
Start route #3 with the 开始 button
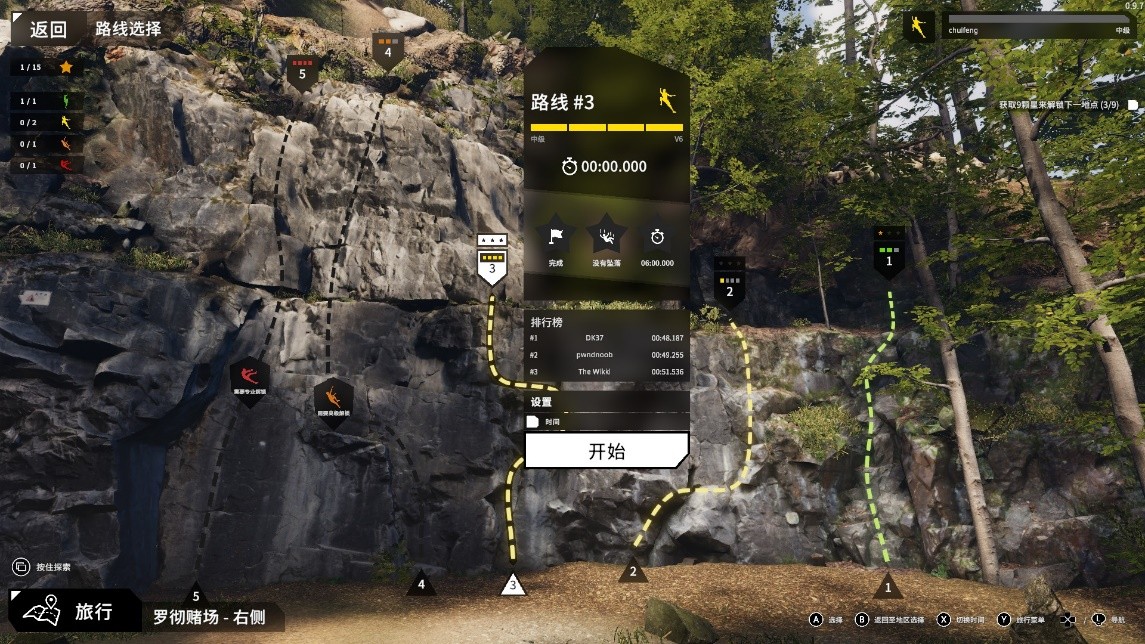click(606, 451)
